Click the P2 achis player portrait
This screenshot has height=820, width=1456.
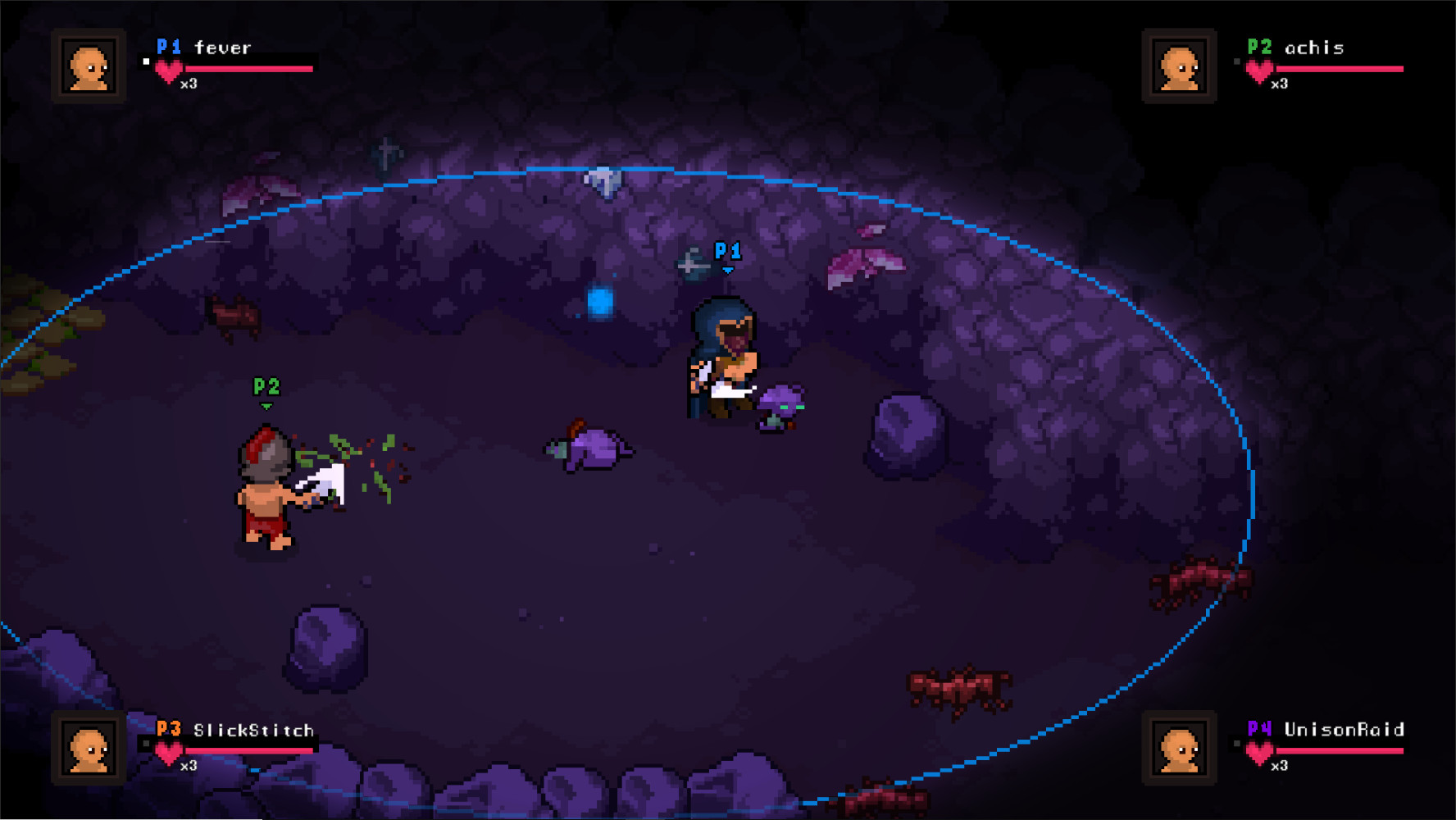(x=1178, y=66)
